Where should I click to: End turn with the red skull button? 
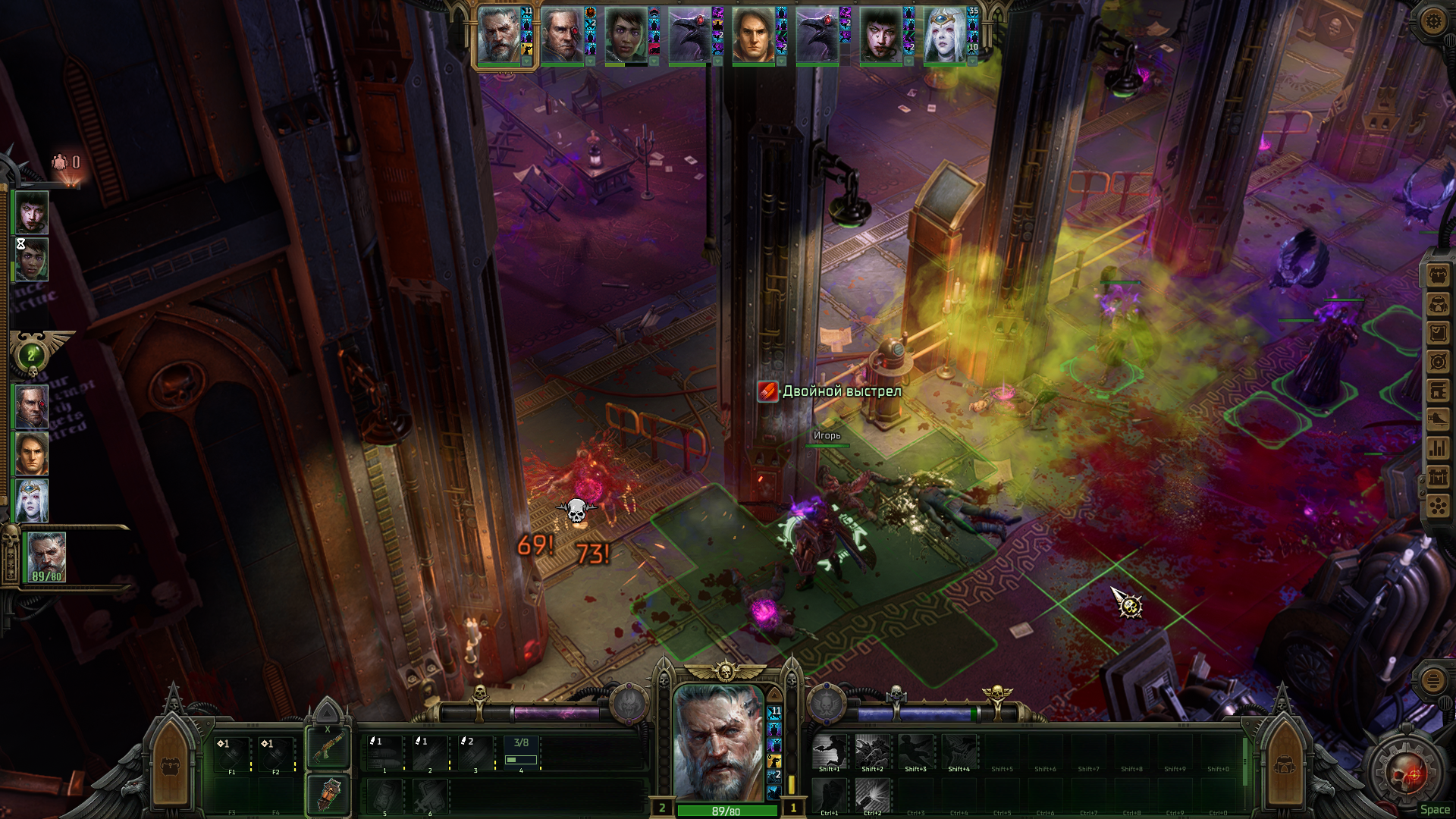coord(1405,775)
